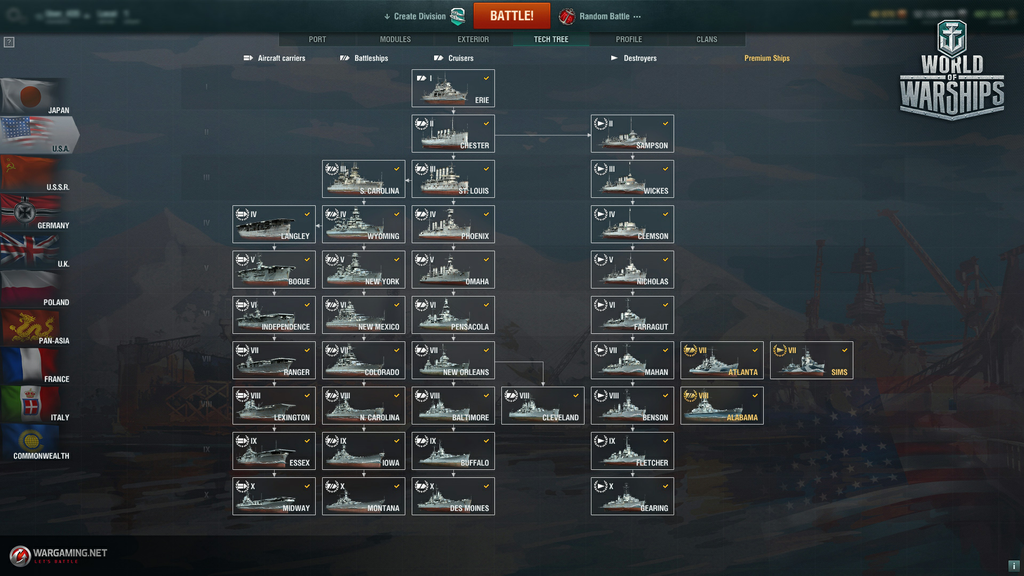The image size is (1024, 576).
Task: Open the Clans tab
Action: [707, 40]
